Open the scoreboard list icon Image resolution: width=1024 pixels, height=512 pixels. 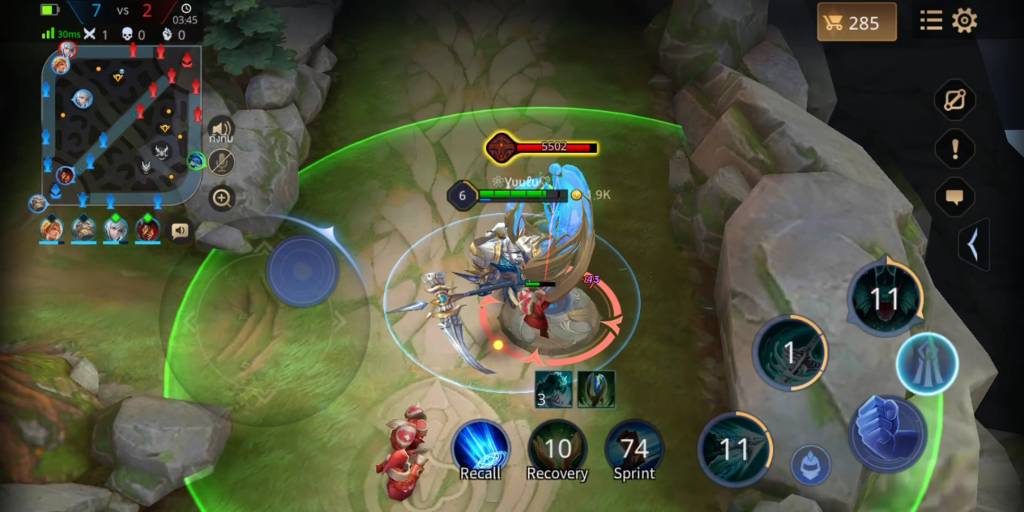click(x=931, y=21)
